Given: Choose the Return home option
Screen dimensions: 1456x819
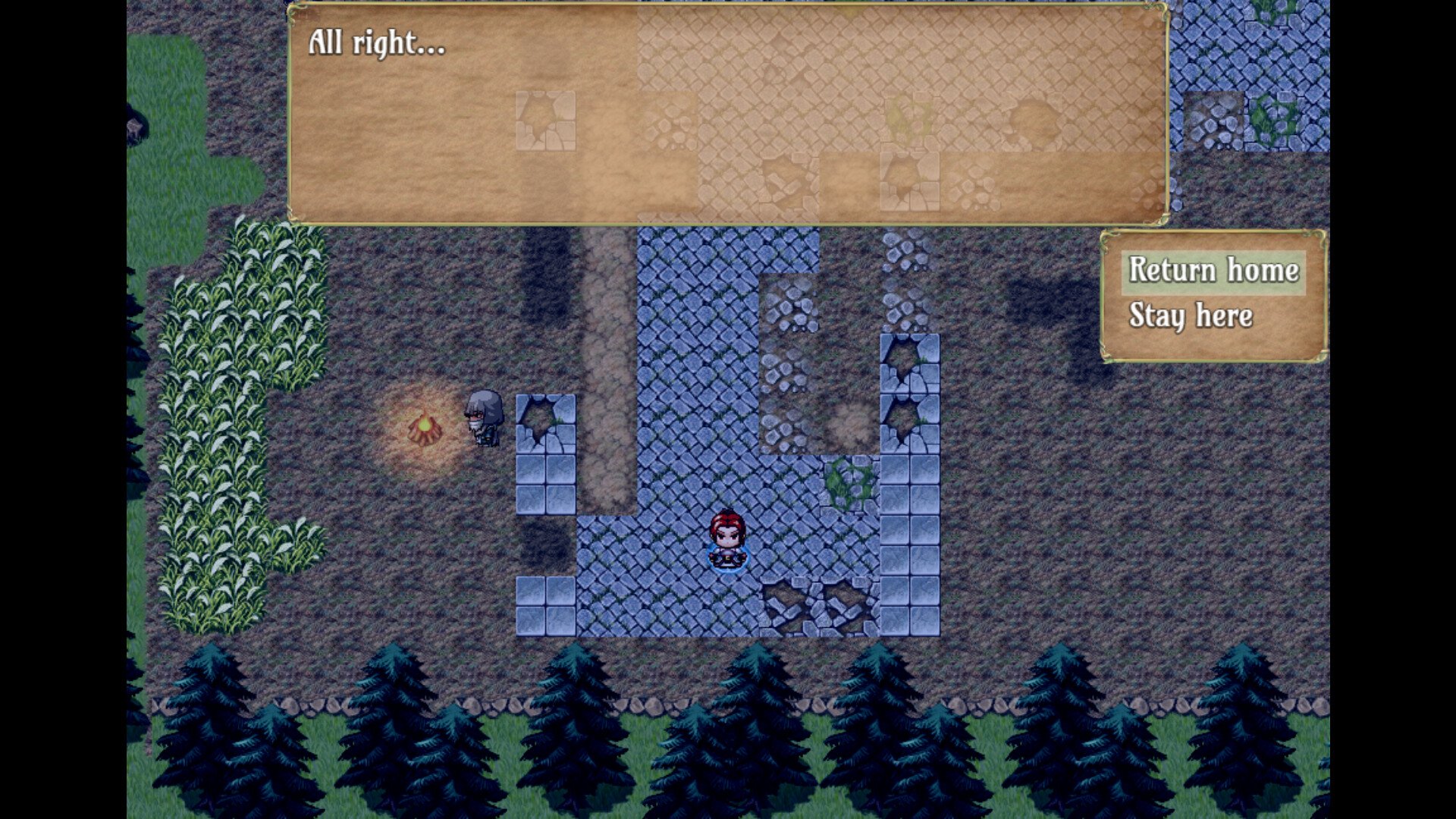Looking at the screenshot, I should pos(1213,271).
